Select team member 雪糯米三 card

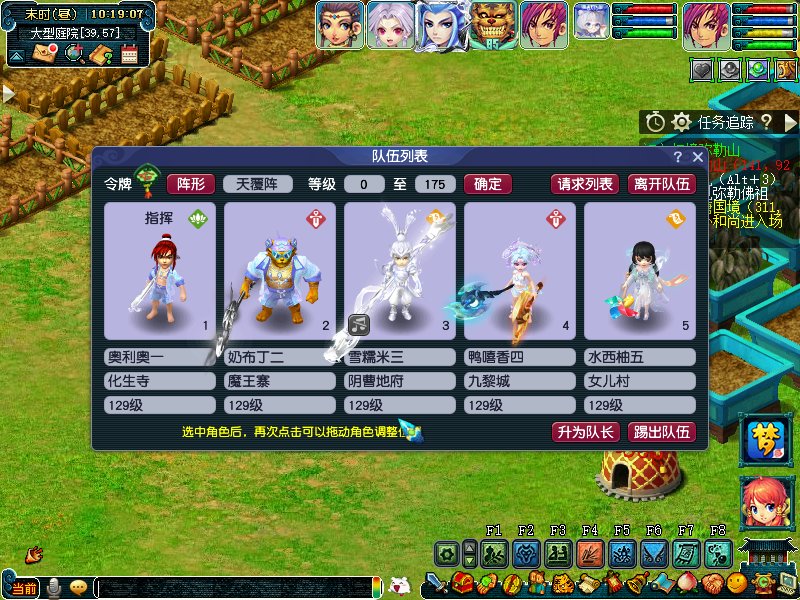click(400, 271)
